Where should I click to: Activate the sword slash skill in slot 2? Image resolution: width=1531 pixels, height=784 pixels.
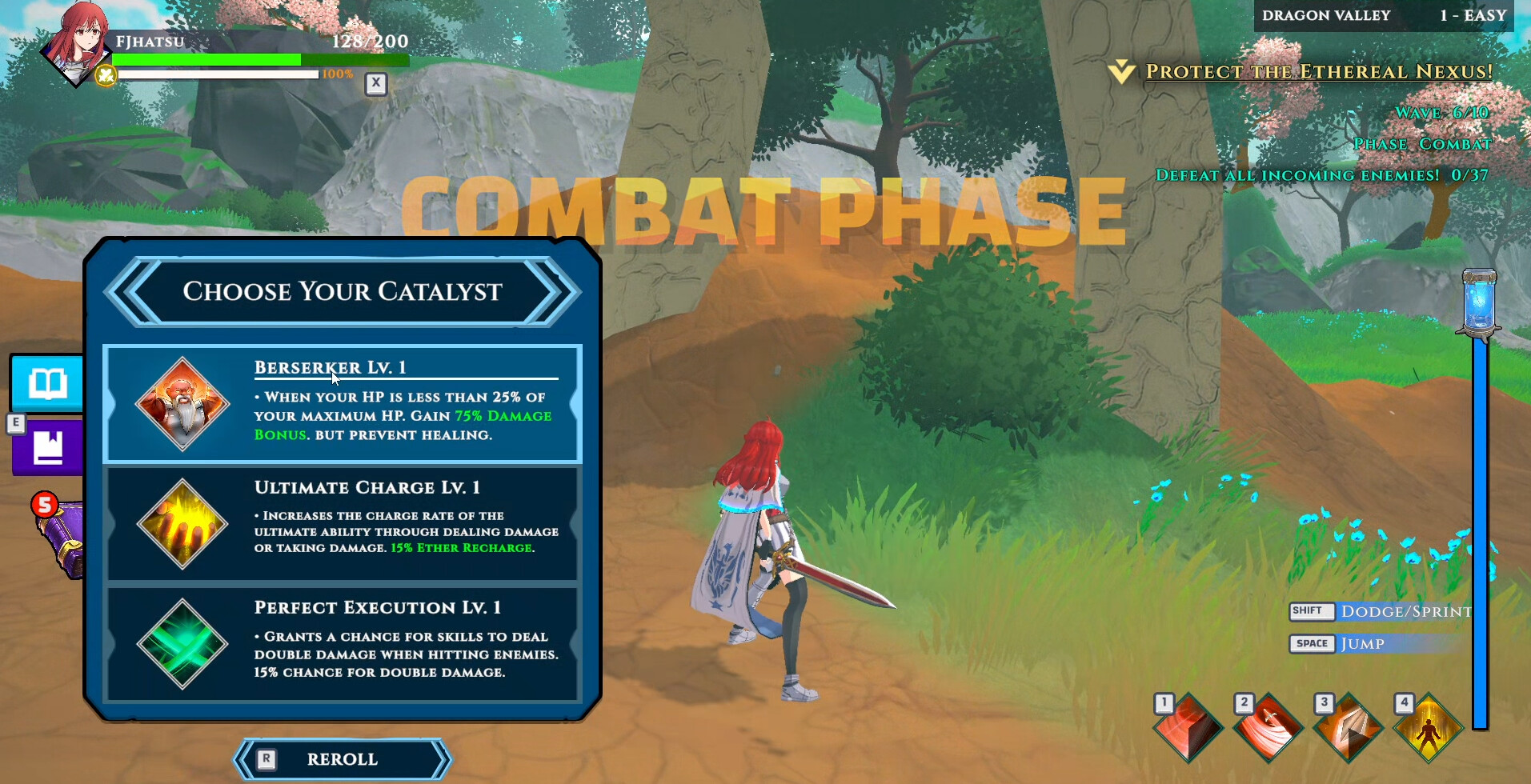point(1266,728)
